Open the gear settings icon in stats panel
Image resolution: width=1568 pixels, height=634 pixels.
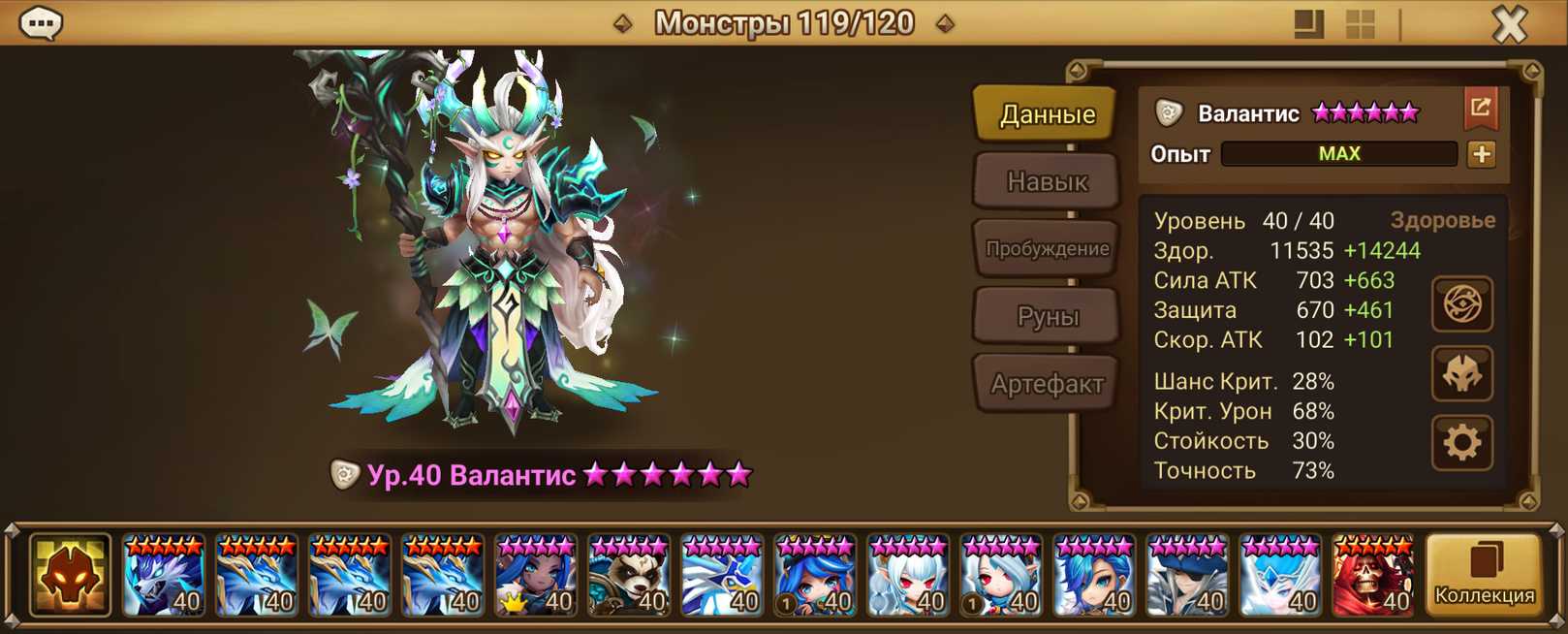coord(1461,443)
